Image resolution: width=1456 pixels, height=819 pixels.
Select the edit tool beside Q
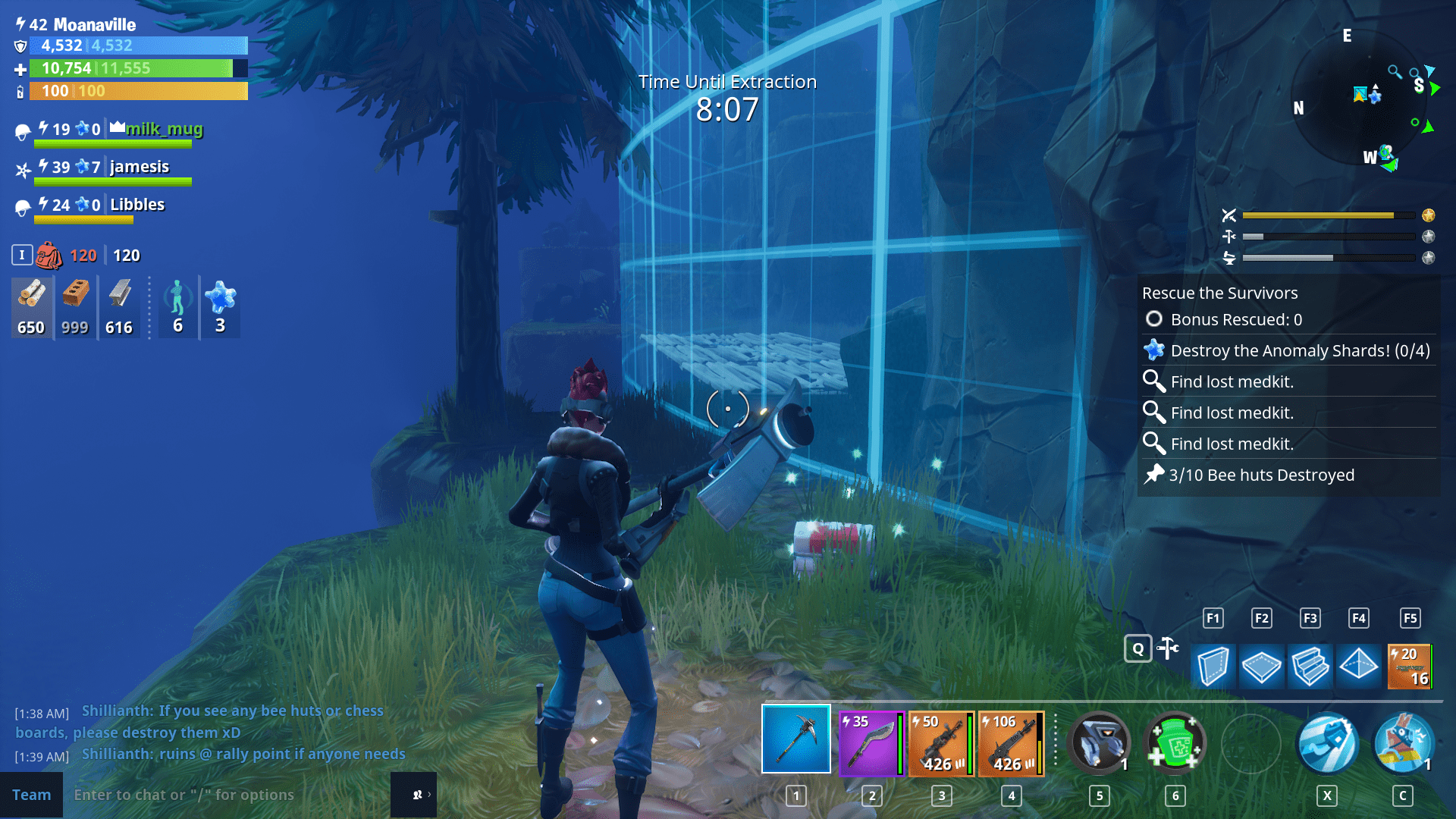coord(1168,648)
